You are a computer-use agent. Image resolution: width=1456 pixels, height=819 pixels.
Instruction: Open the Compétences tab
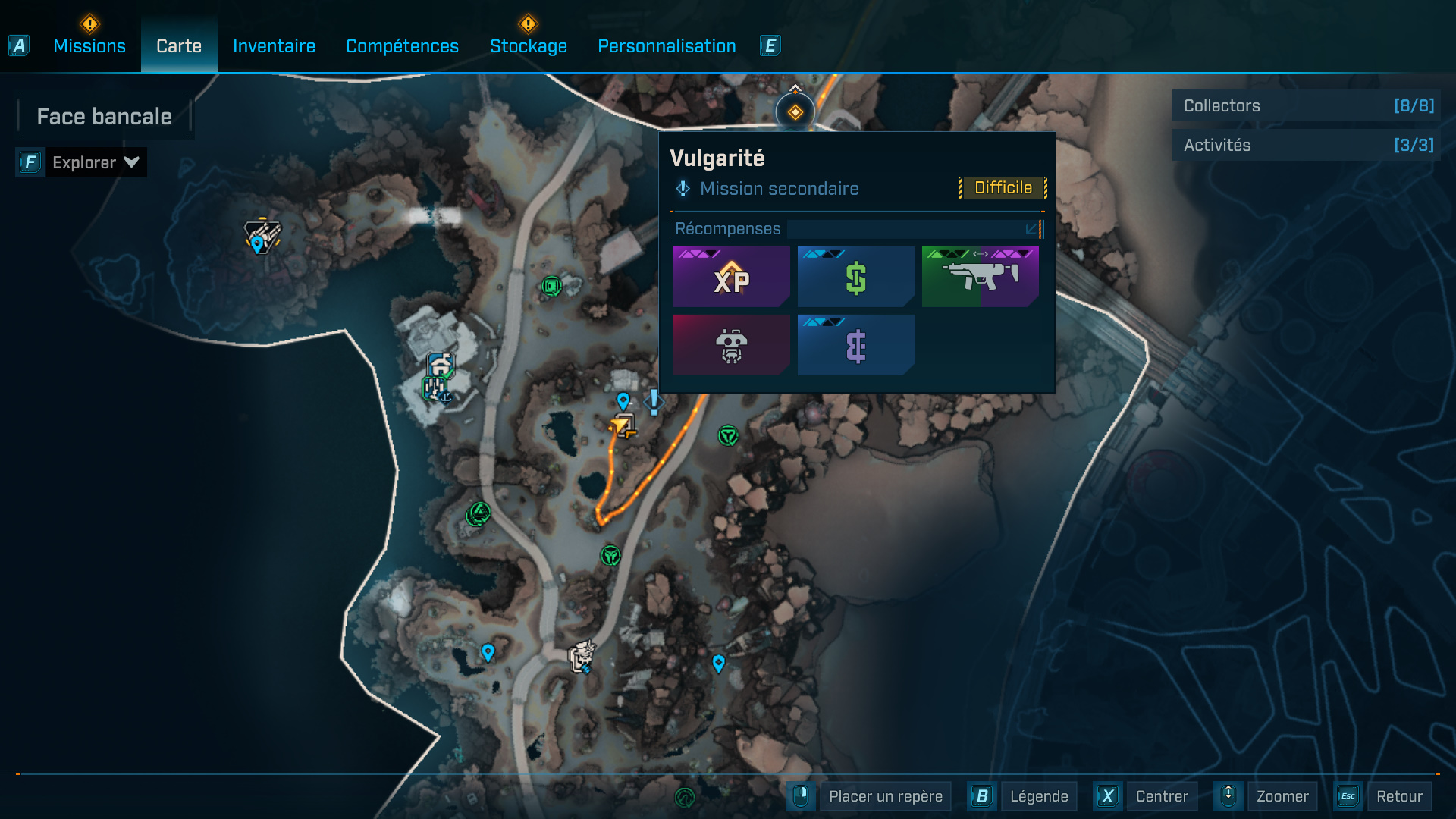pyautogui.click(x=402, y=45)
